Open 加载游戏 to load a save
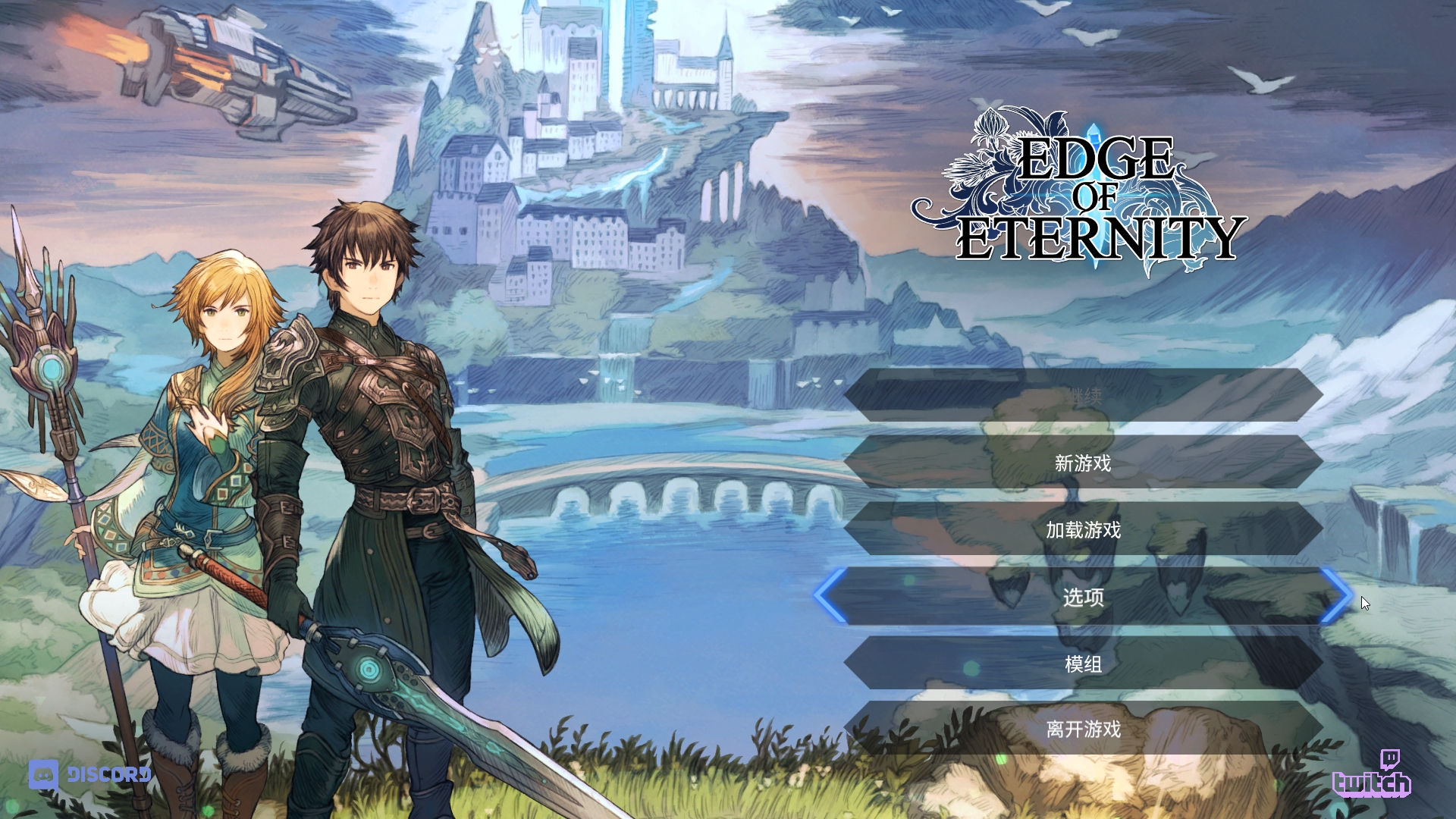The image size is (1456, 819). pyautogui.click(x=1086, y=531)
